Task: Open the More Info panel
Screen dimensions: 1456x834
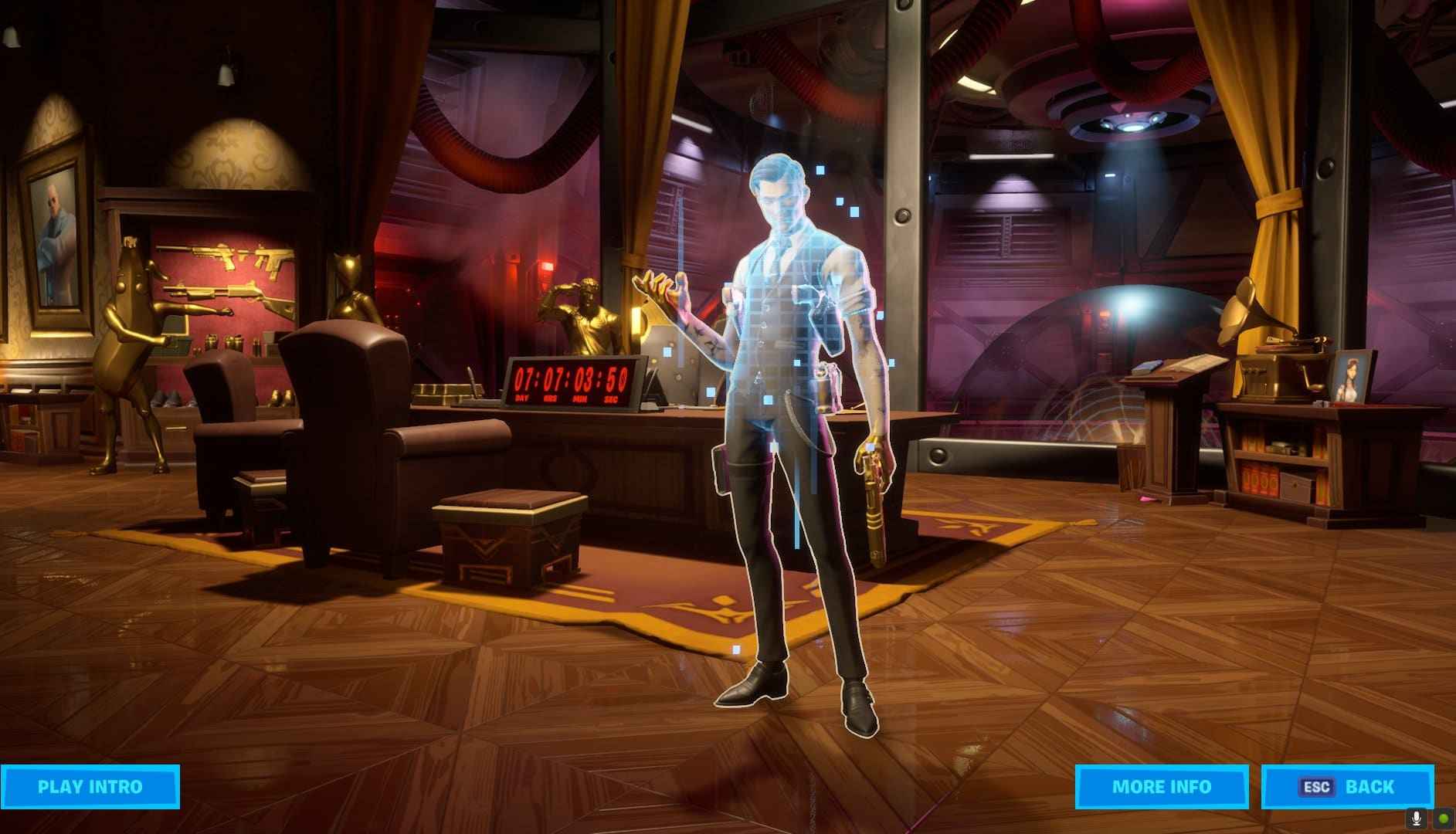Action: [x=1161, y=787]
